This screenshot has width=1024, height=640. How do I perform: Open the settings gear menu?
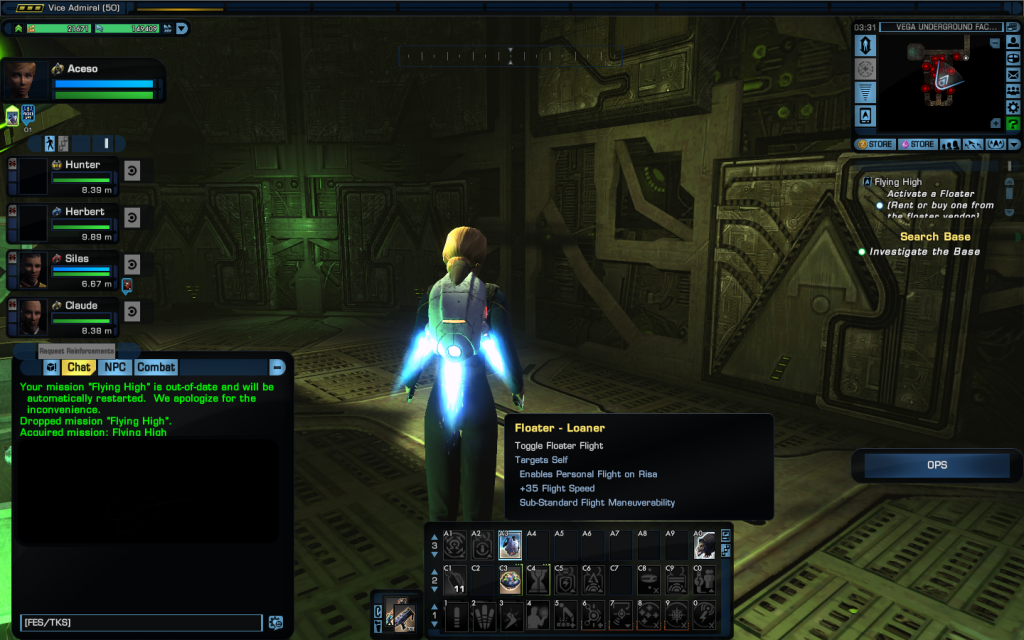pos(1012,107)
